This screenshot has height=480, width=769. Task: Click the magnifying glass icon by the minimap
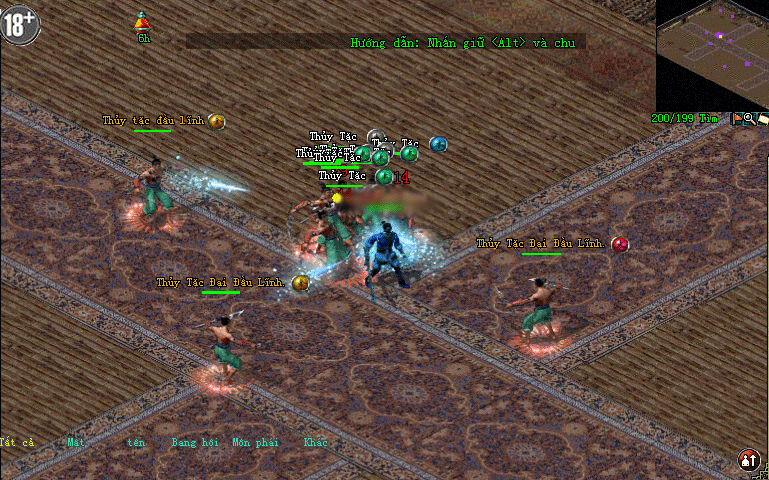tap(749, 119)
